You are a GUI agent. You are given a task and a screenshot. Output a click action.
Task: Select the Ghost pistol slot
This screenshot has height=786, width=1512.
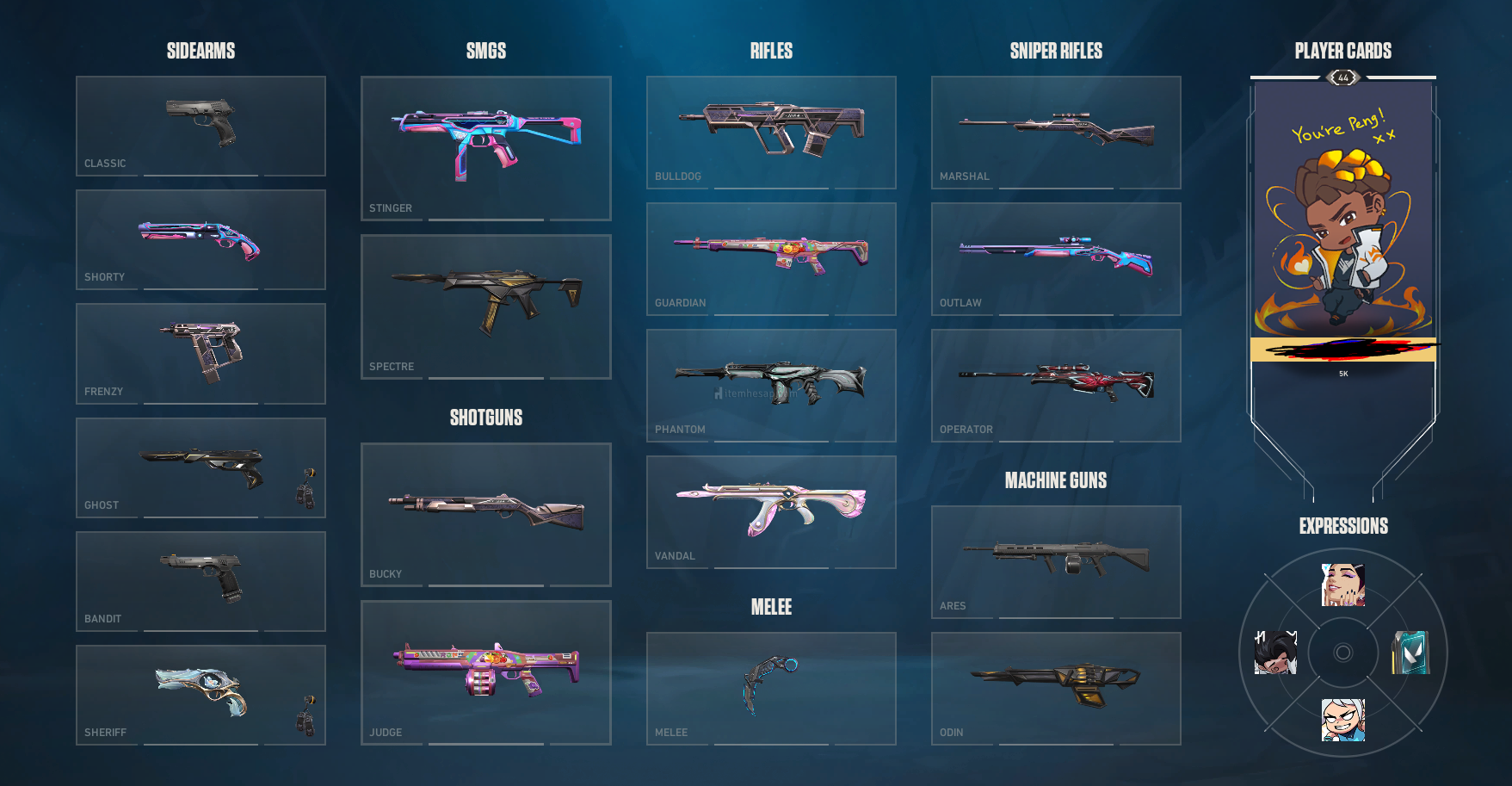(x=201, y=467)
